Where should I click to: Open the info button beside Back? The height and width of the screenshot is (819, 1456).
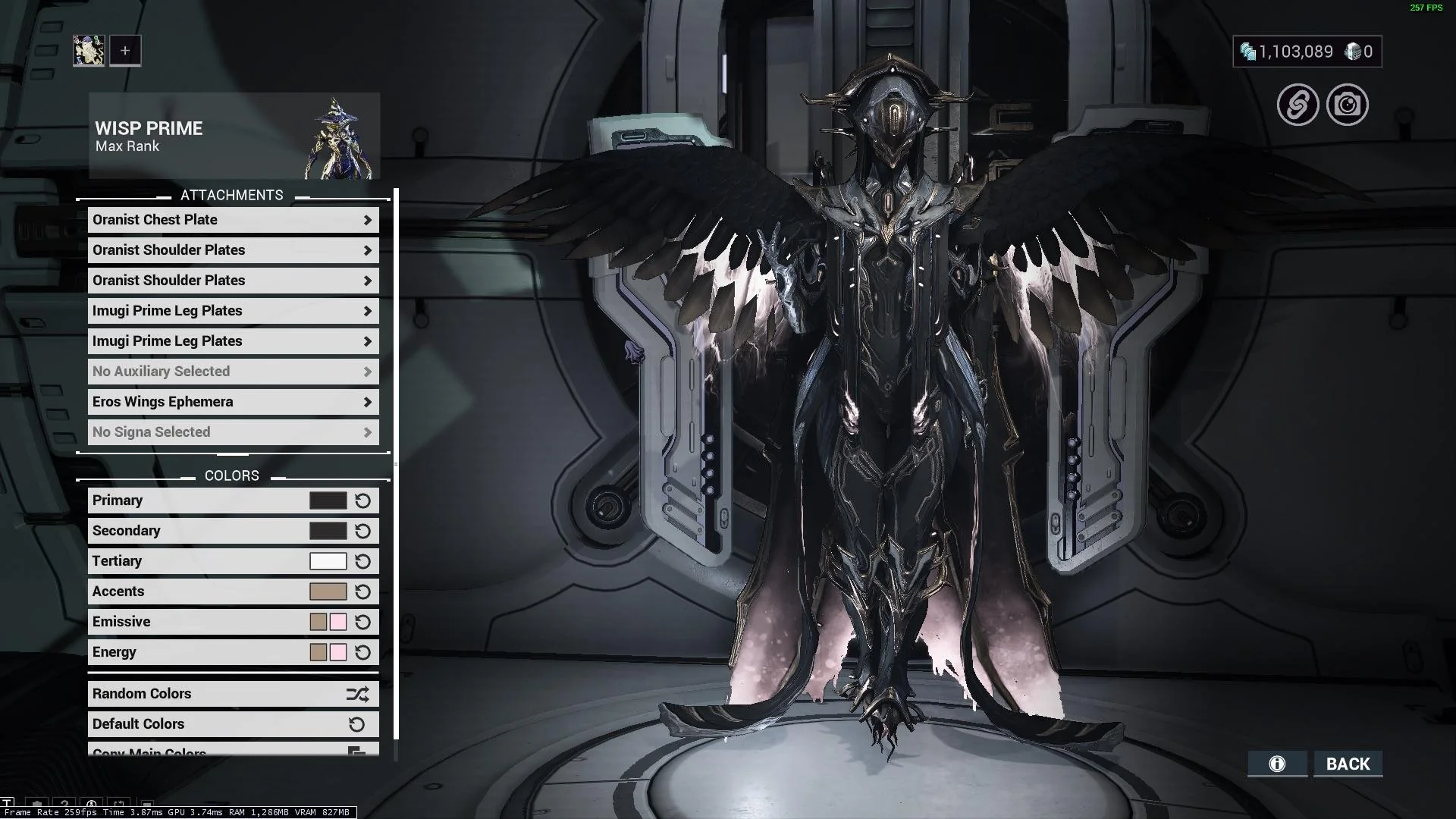tap(1277, 764)
